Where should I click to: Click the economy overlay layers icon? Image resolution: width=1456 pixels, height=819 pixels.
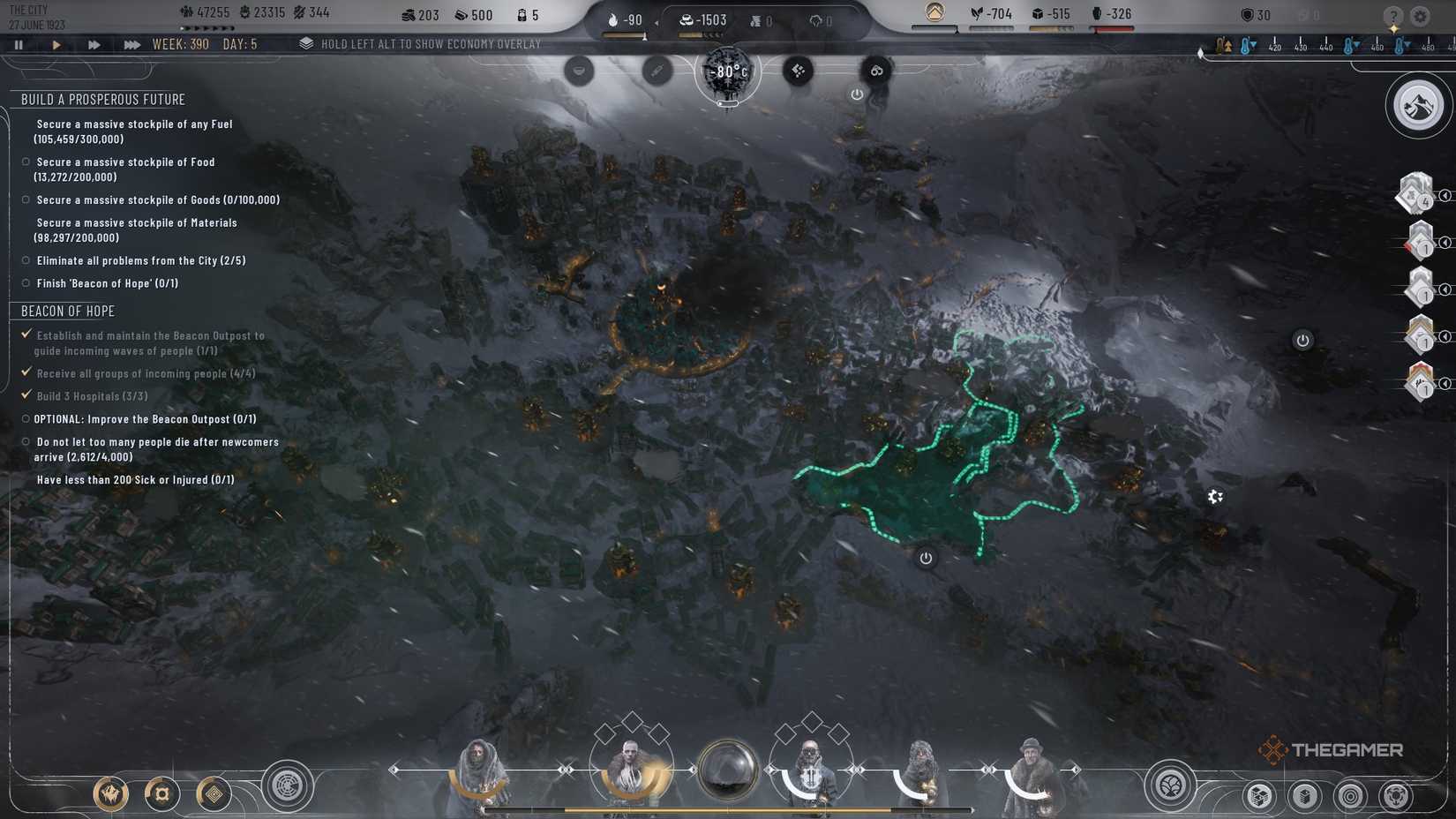(306, 42)
